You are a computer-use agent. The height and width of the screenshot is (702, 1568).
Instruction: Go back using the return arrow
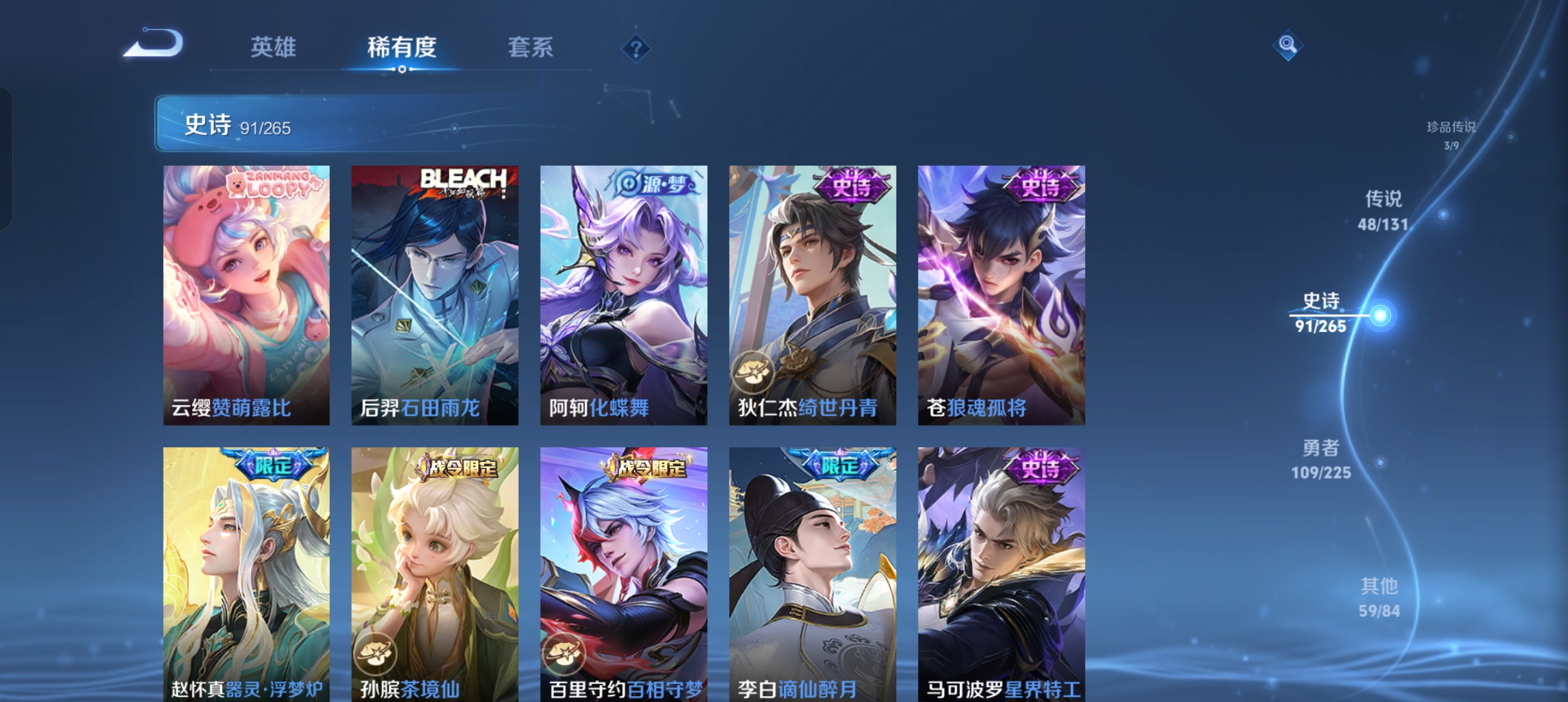pyautogui.click(x=154, y=44)
